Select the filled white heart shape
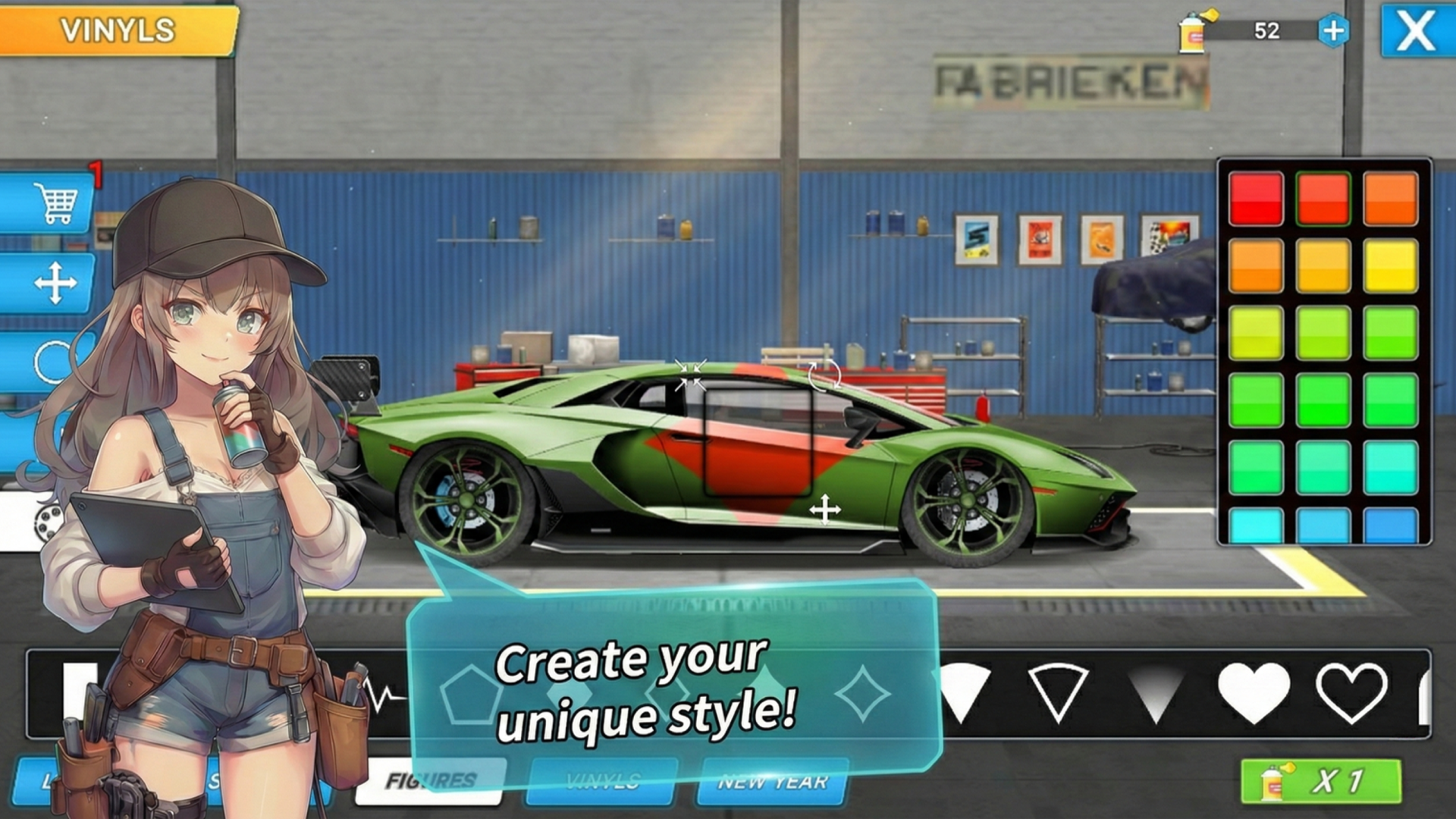This screenshot has width=1456, height=819. click(1253, 692)
